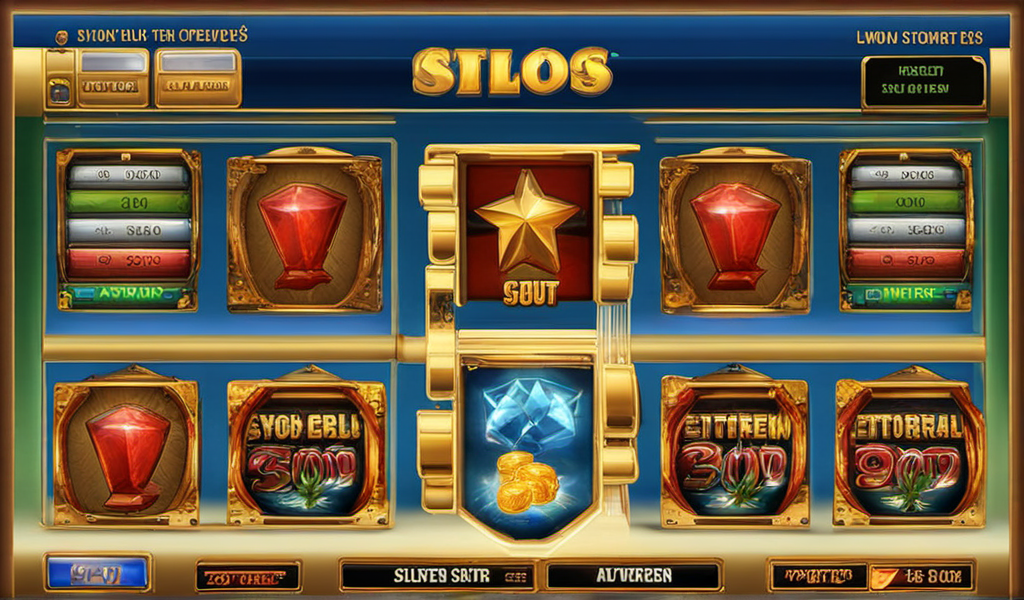Click the black AUVEREEN button
This screenshot has height=600, width=1024.
[x=634, y=576]
